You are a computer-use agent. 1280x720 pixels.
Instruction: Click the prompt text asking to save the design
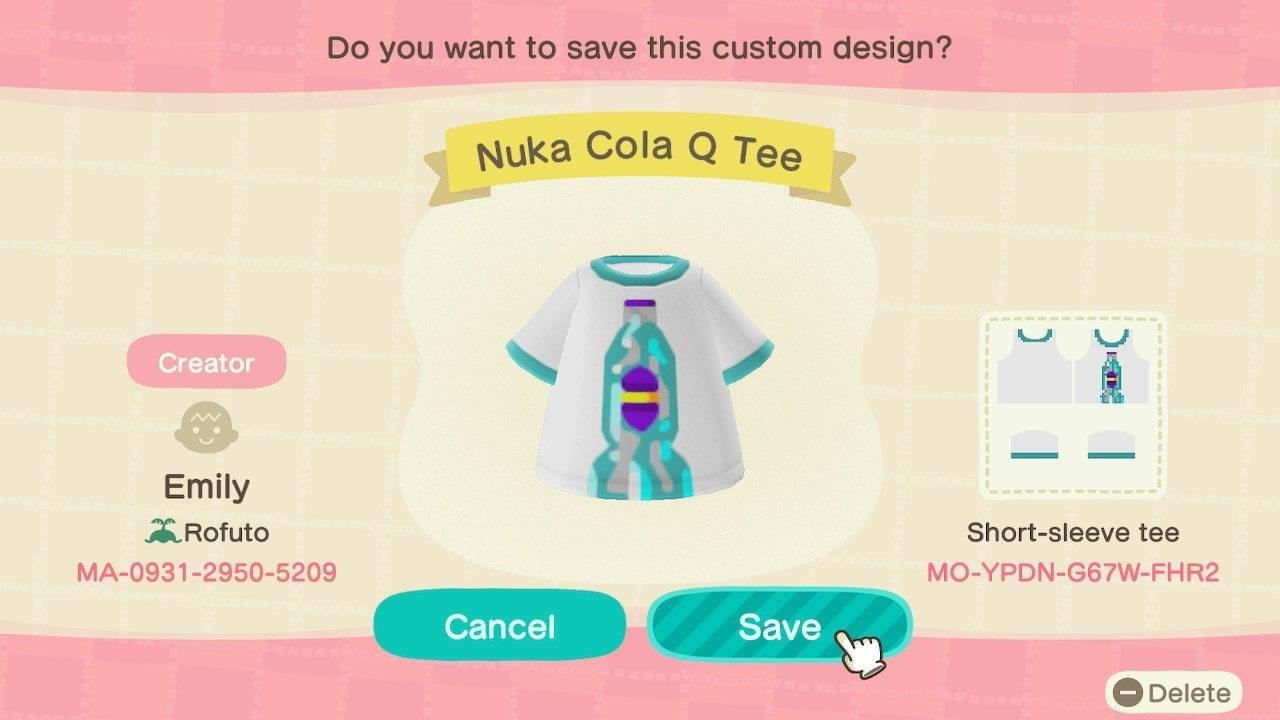click(x=640, y=46)
